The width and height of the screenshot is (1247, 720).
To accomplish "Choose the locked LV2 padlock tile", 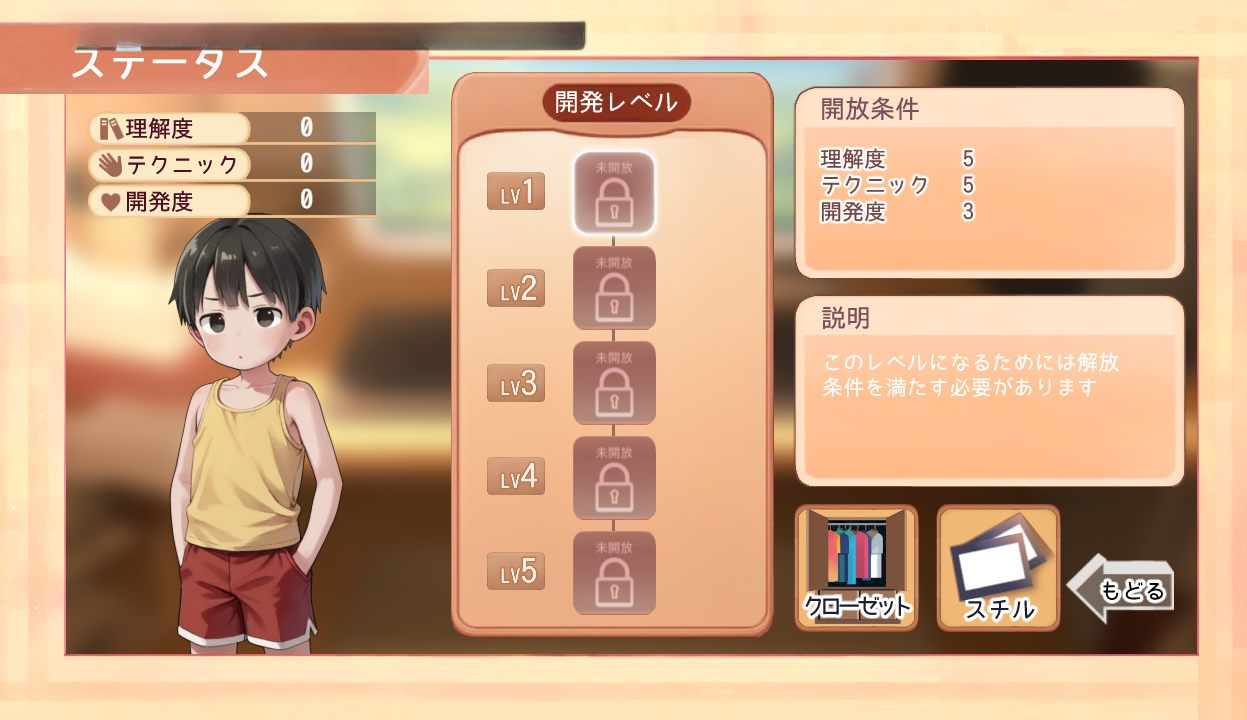I will point(613,288).
